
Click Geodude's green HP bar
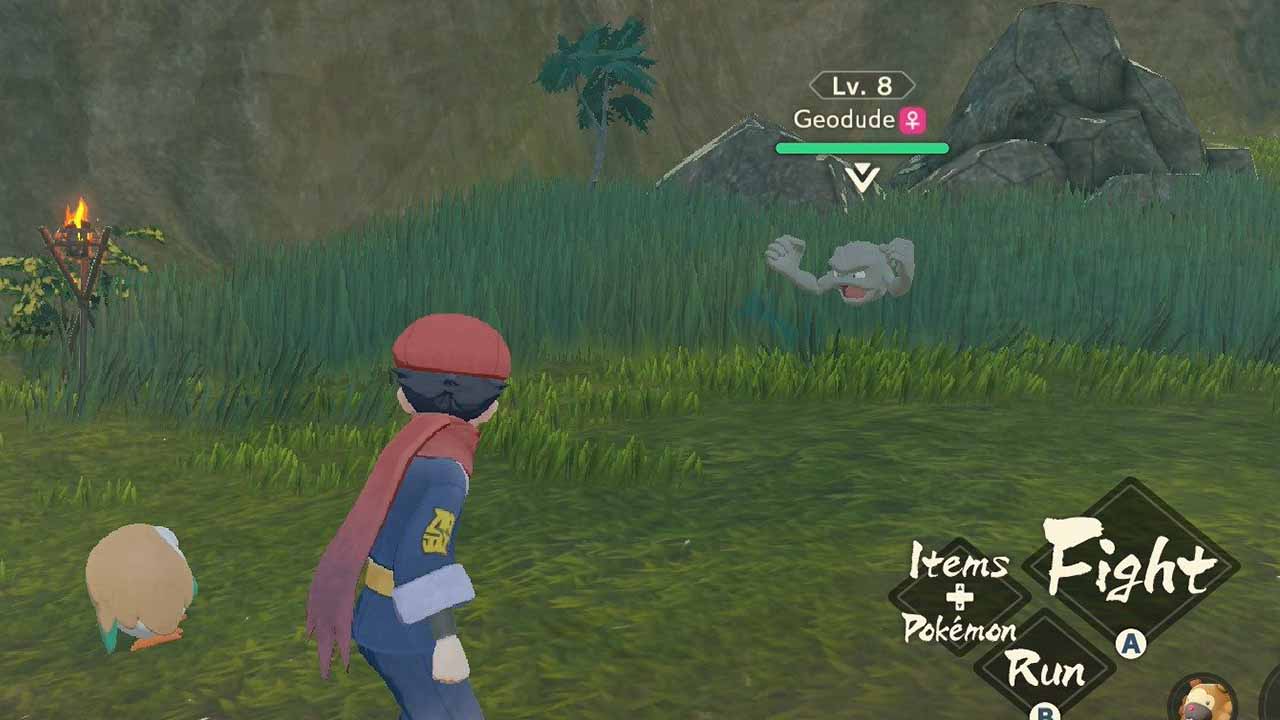862,148
